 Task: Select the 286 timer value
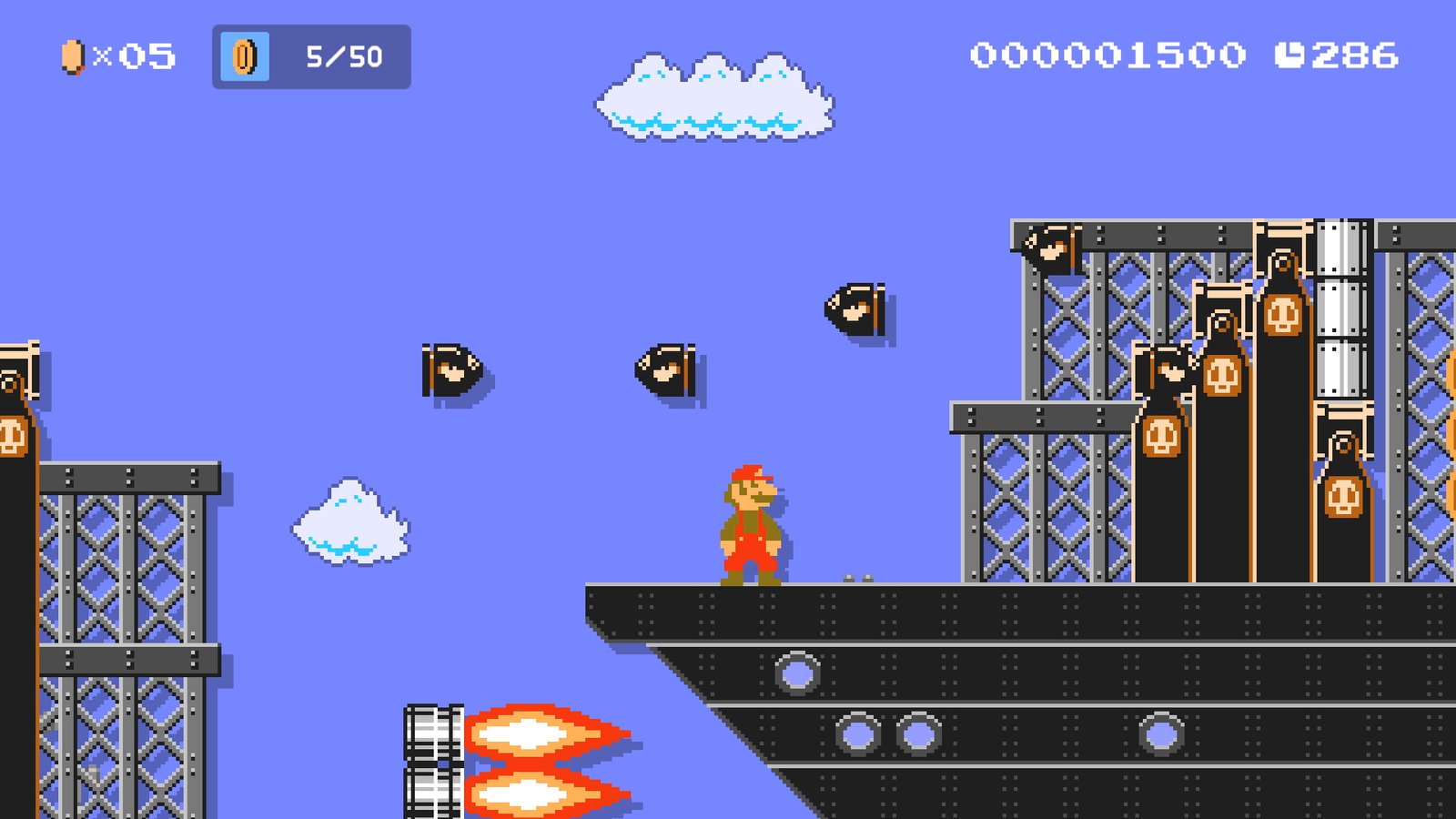coord(1356,55)
